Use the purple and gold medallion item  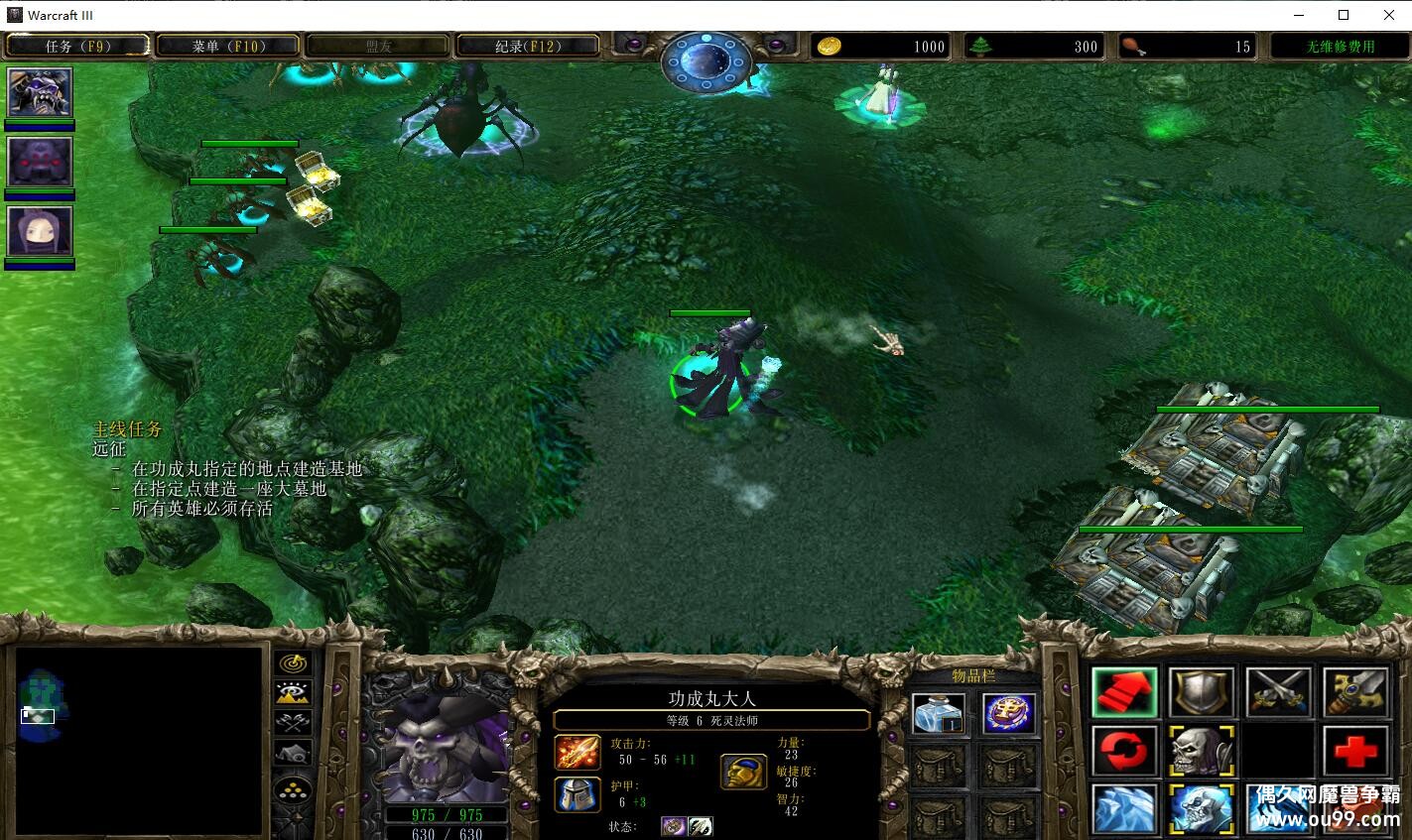pos(1009,713)
